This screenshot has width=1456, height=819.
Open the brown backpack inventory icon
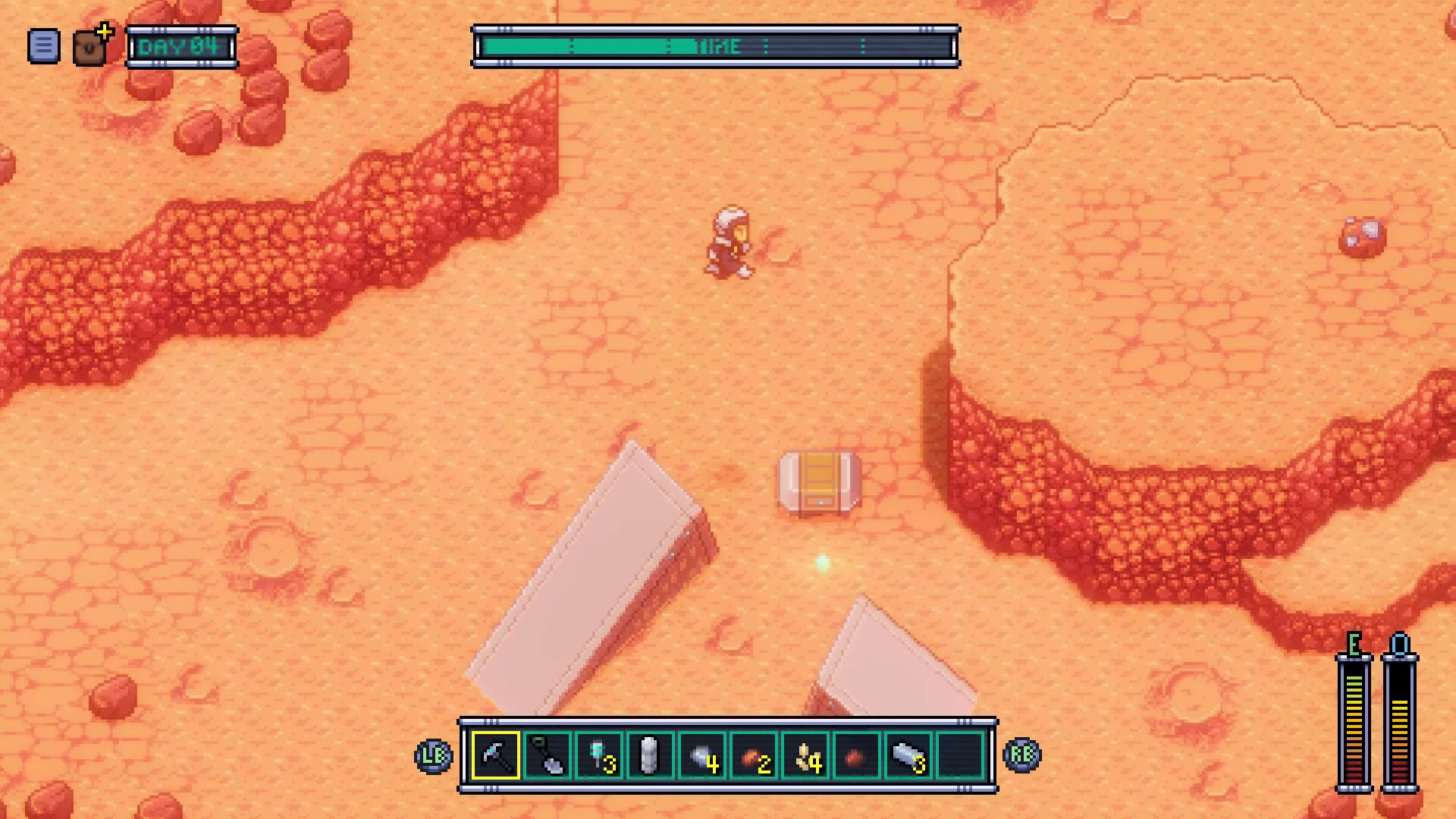[90, 48]
